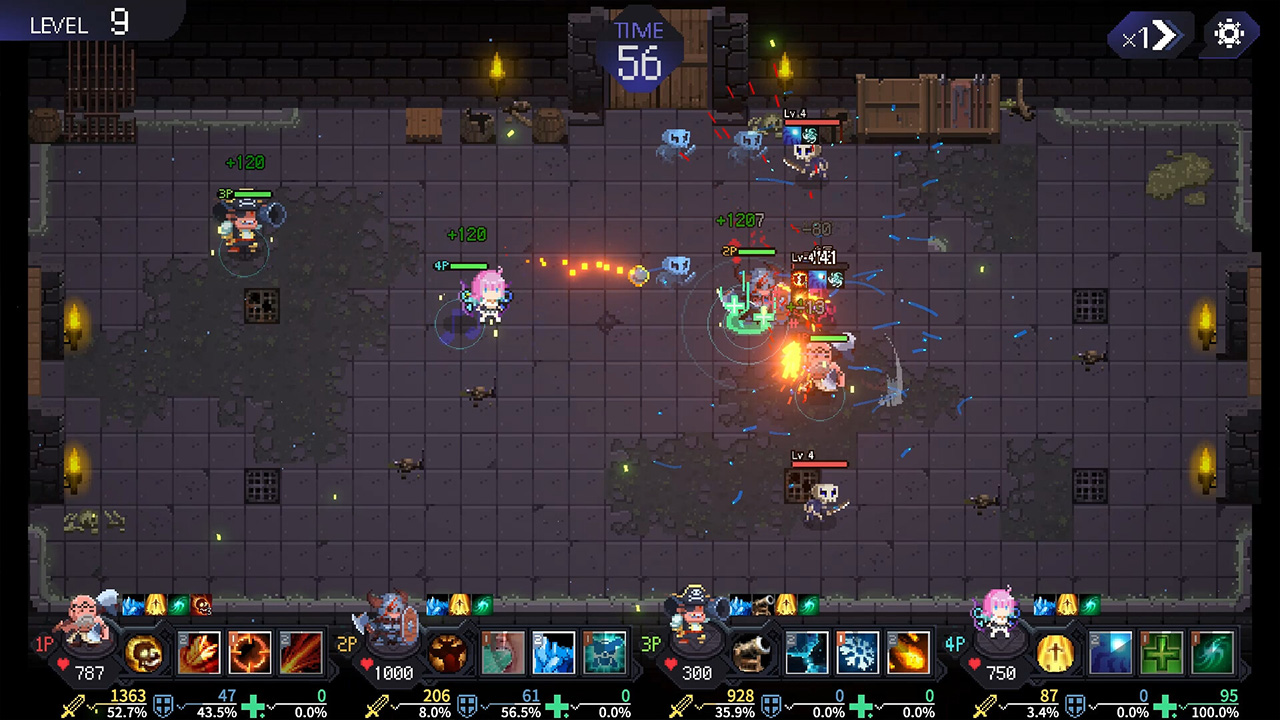The image size is (1280, 720).
Task: Click the skull buff icon above 1P's portrait
Action: tap(200, 606)
